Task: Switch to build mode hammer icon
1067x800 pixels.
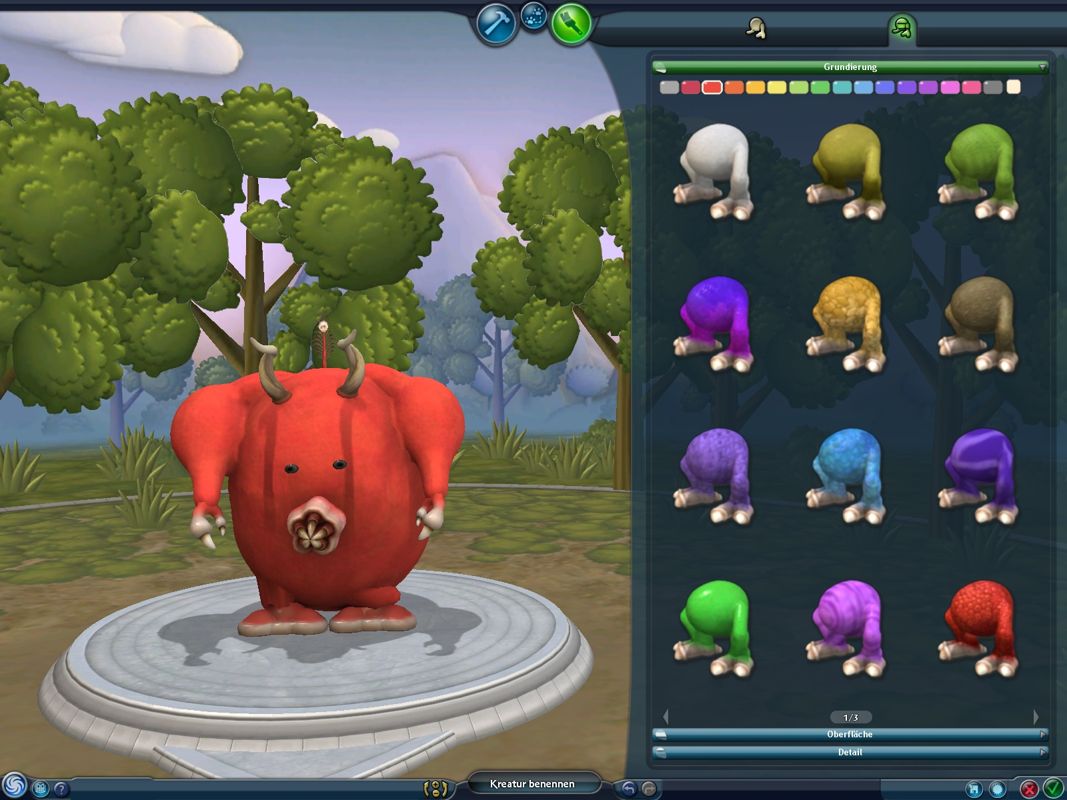Action: [x=496, y=24]
